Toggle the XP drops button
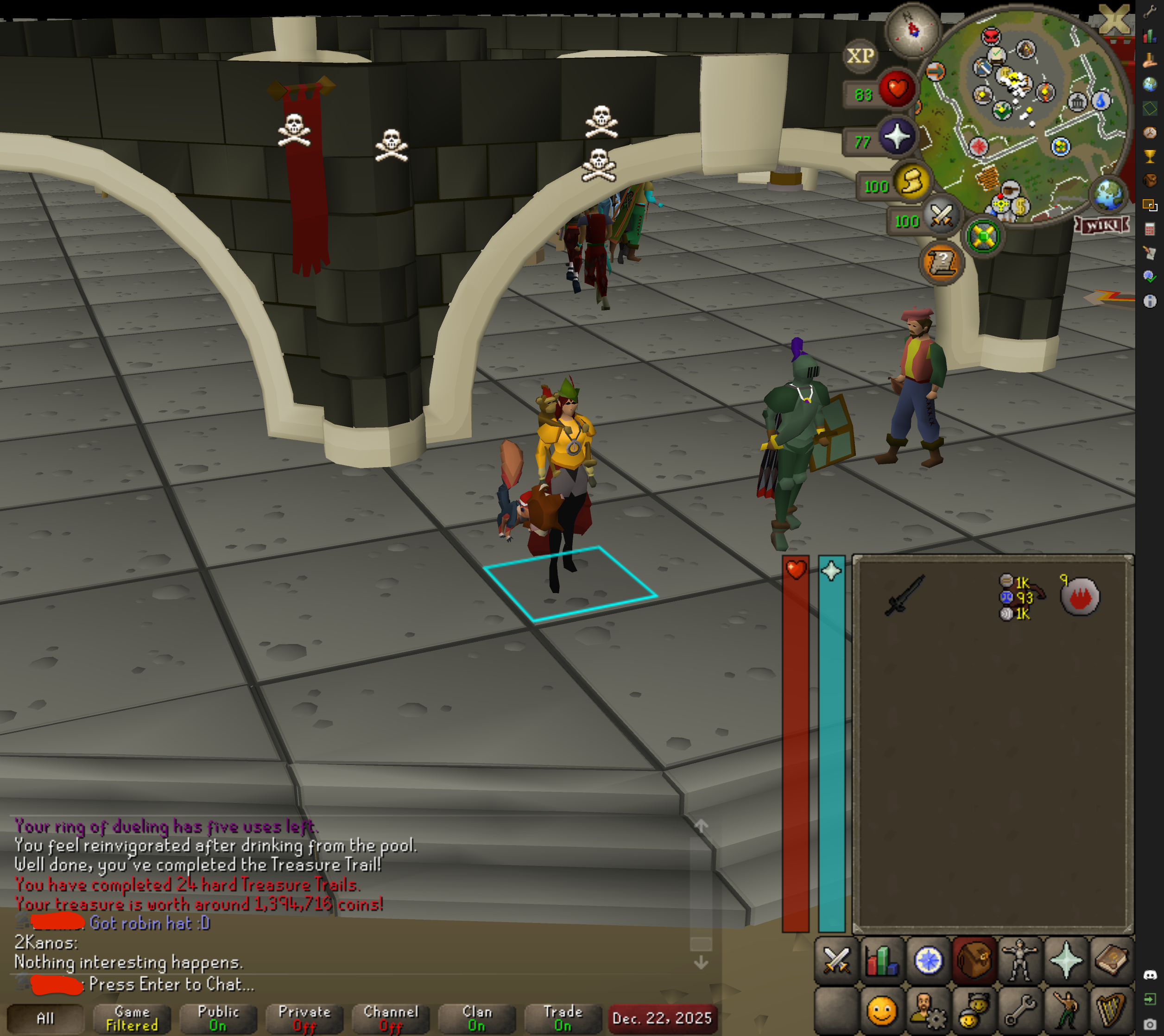The image size is (1164, 1036). click(x=860, y=56)
